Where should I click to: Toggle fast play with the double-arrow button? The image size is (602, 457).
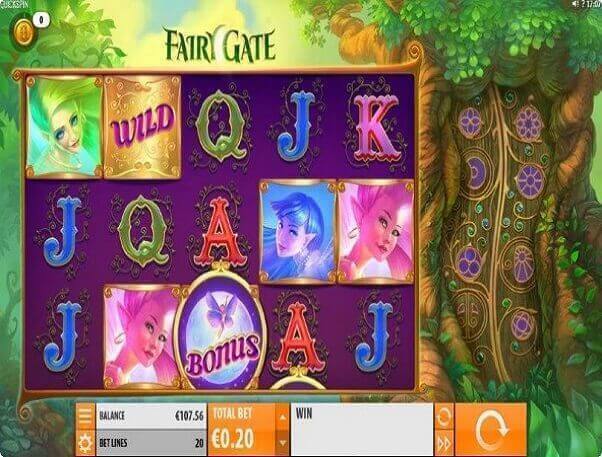(x=445, y=443)
